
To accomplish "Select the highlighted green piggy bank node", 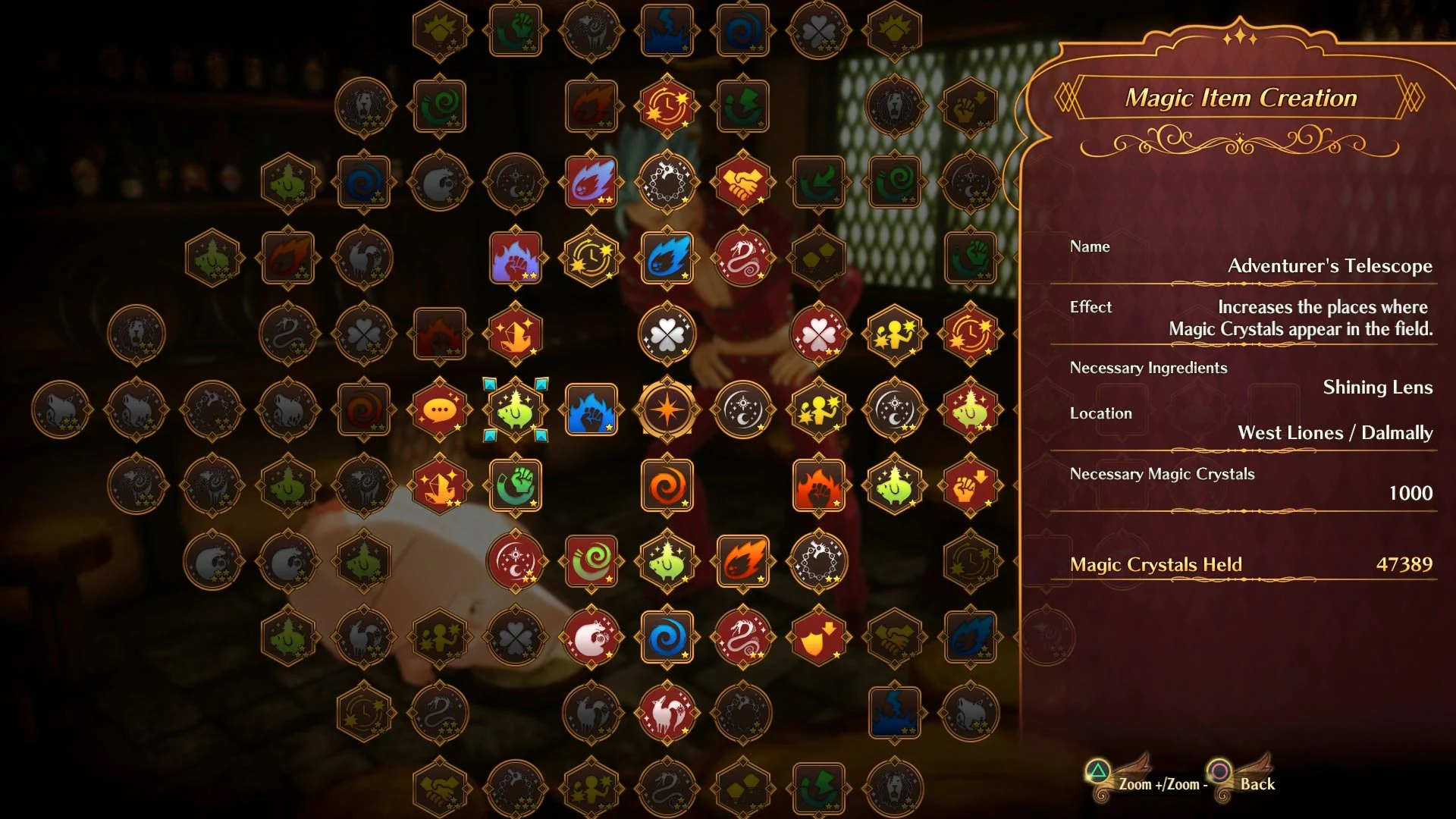I will pos(516,410).
